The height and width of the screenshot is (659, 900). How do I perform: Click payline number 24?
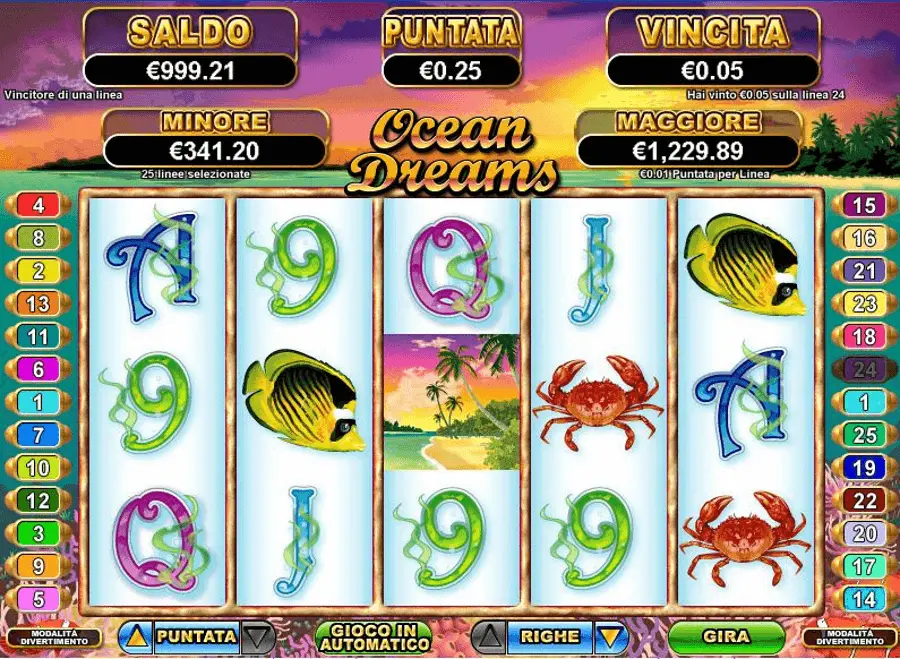(x=864, y=369)
